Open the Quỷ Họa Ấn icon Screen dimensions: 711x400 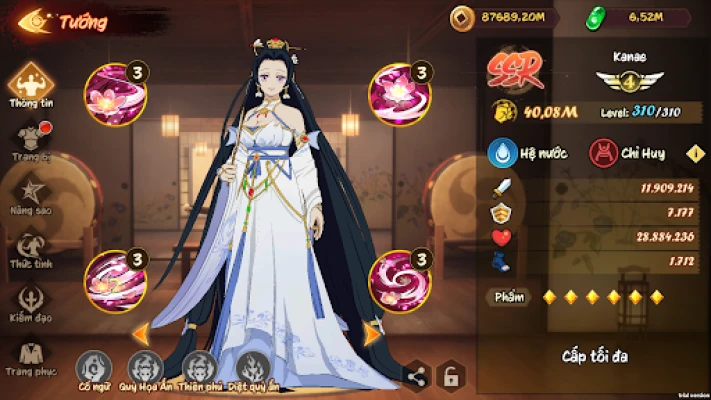146,367
